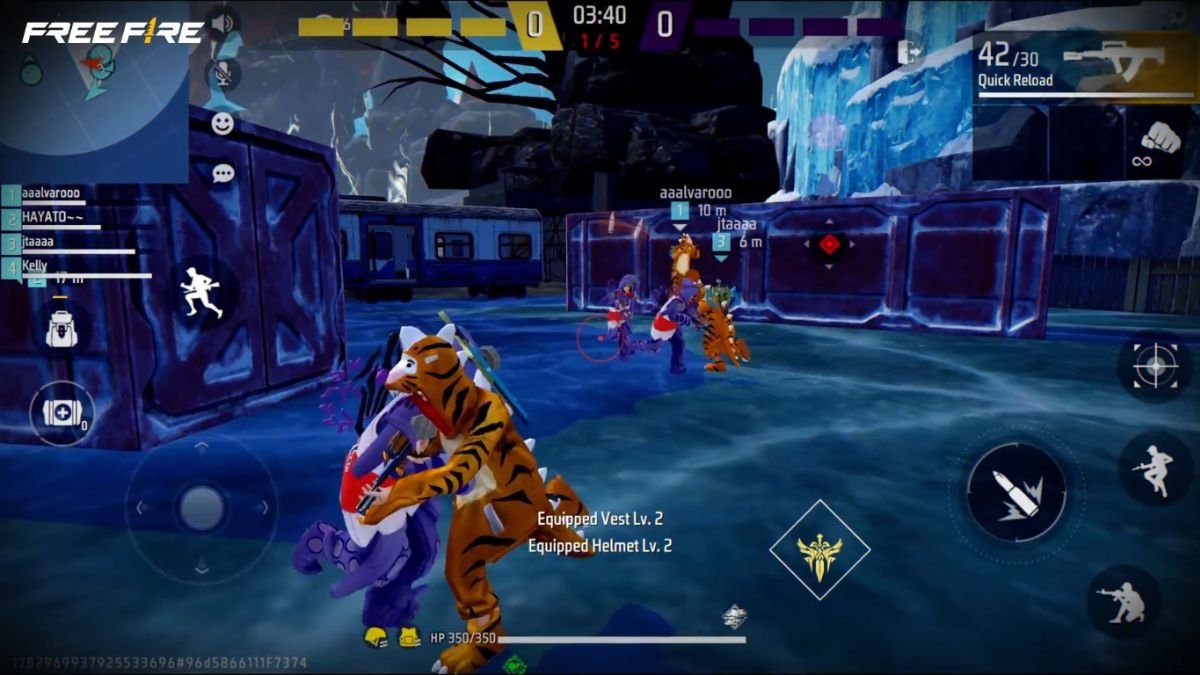
Task: Toggle the speaker sound icon
Action: point(222,24)
